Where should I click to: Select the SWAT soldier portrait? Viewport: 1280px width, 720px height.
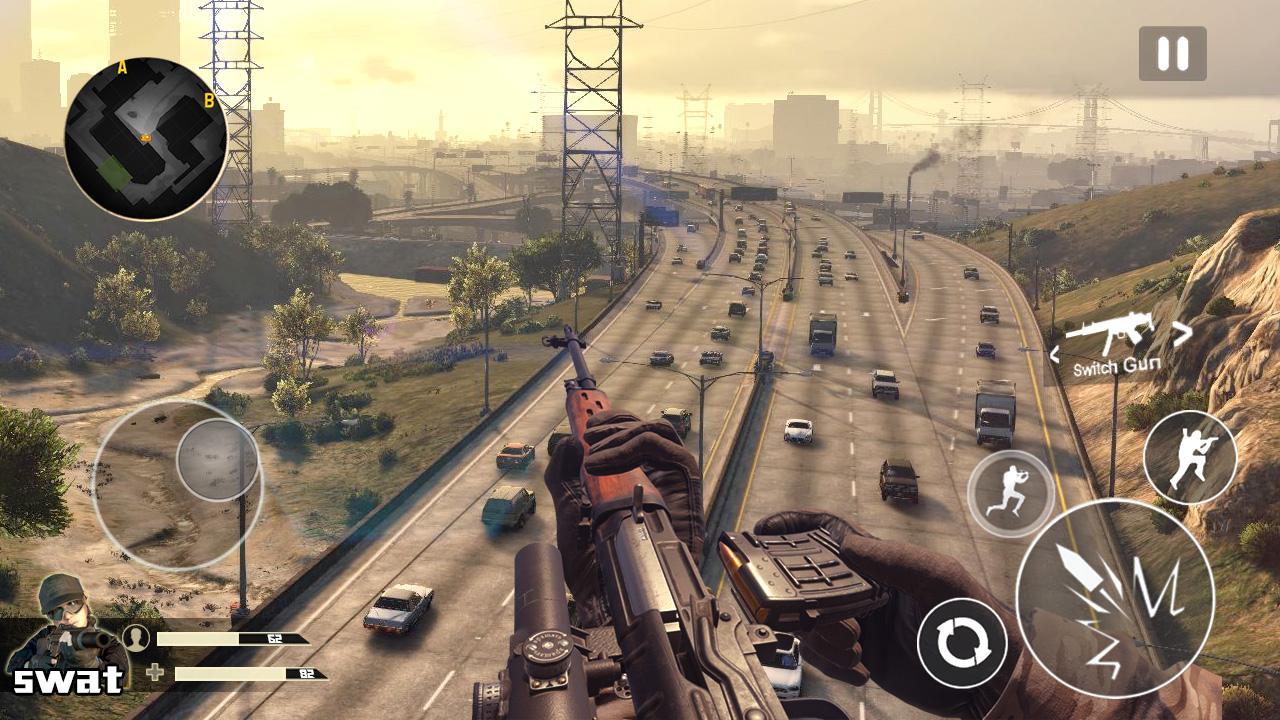tap(66, 630)
